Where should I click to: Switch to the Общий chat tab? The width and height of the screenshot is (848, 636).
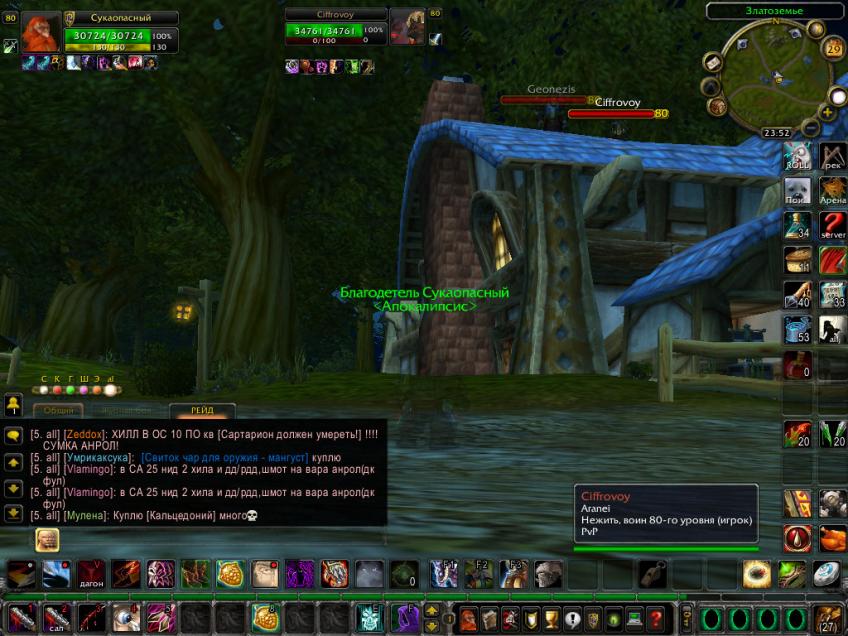coord(57,411)
